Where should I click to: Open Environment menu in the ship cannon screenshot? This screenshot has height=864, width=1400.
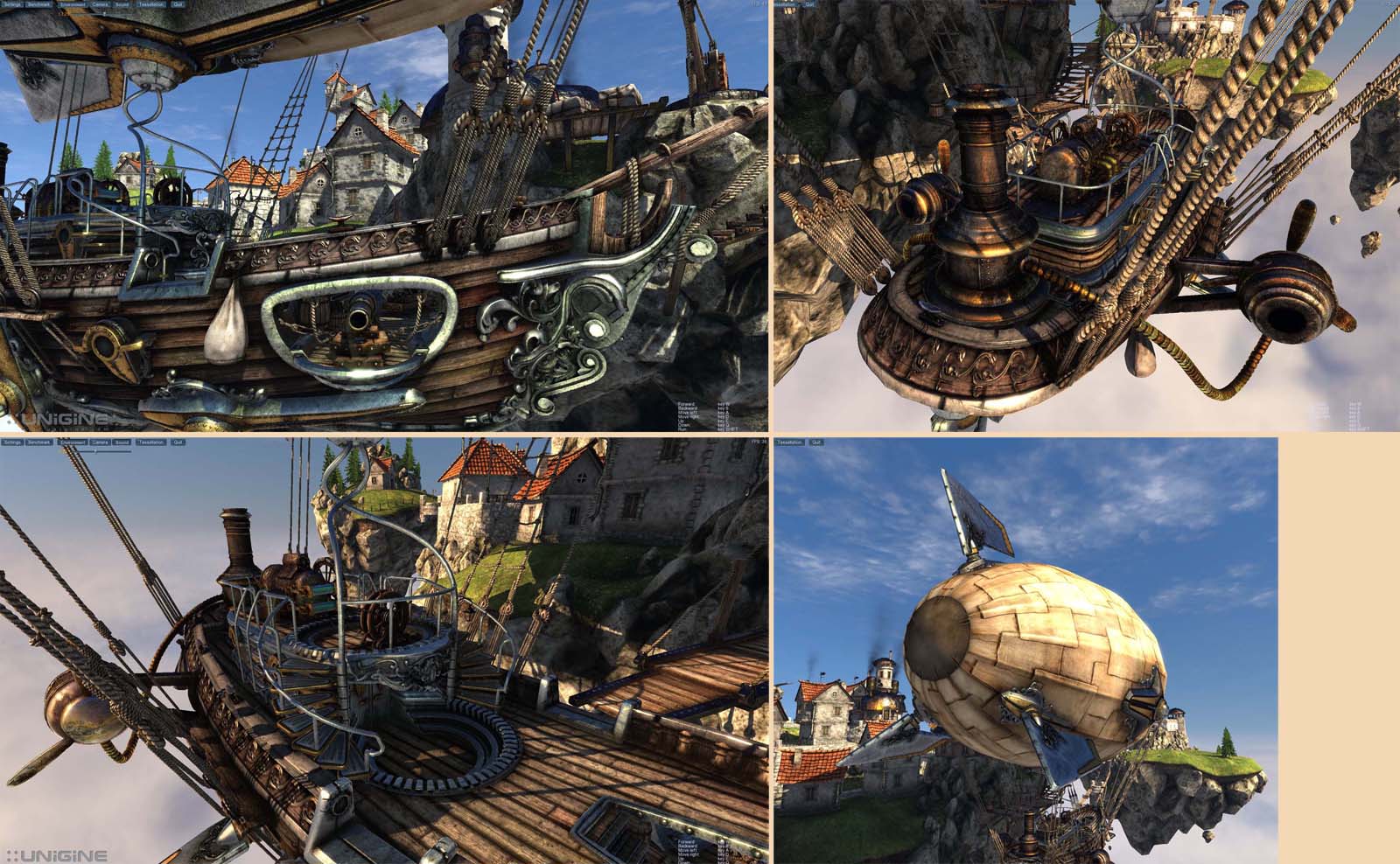pyautogui.click(x=73, y=4)
